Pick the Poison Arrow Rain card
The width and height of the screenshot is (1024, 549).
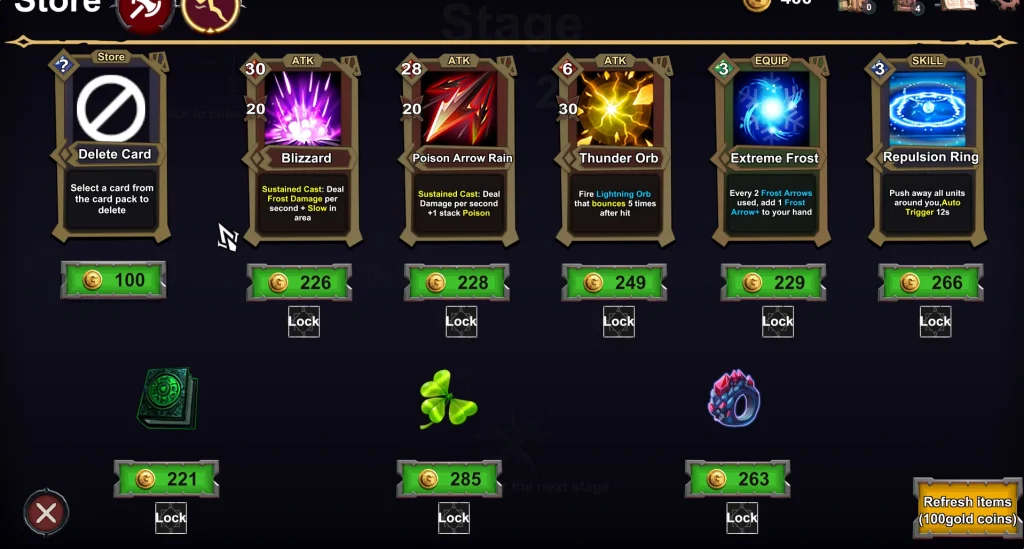click(x=459, y=150)
